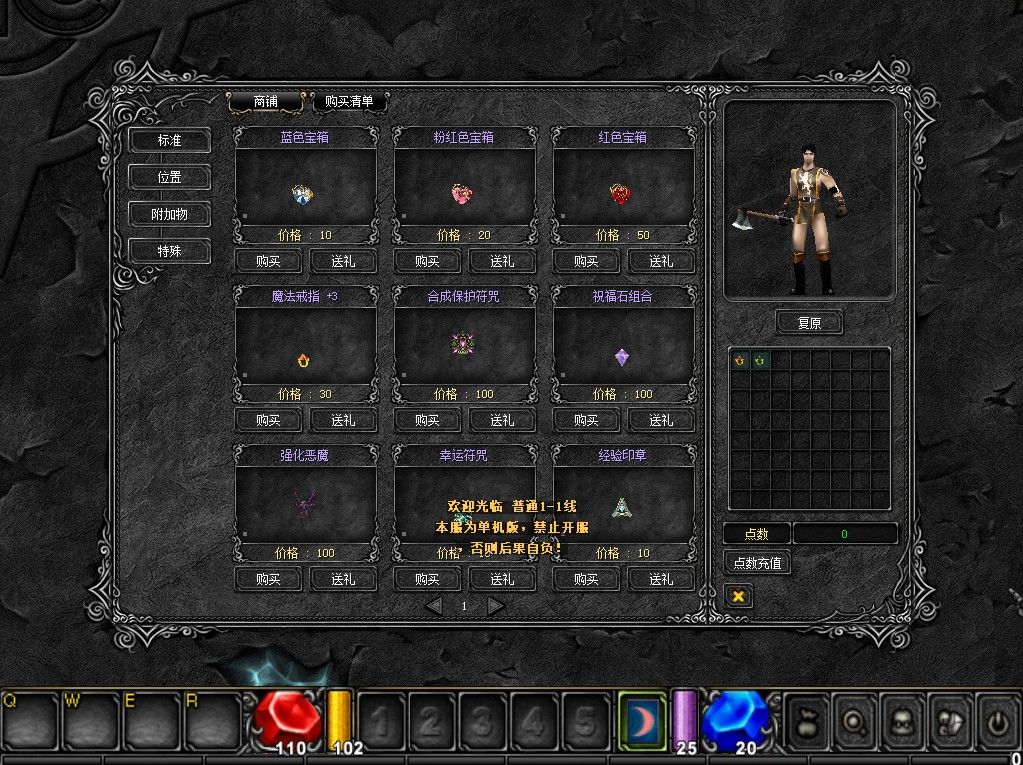Select the 祝福石组合 purple gem item

click(x=622, y=357)
